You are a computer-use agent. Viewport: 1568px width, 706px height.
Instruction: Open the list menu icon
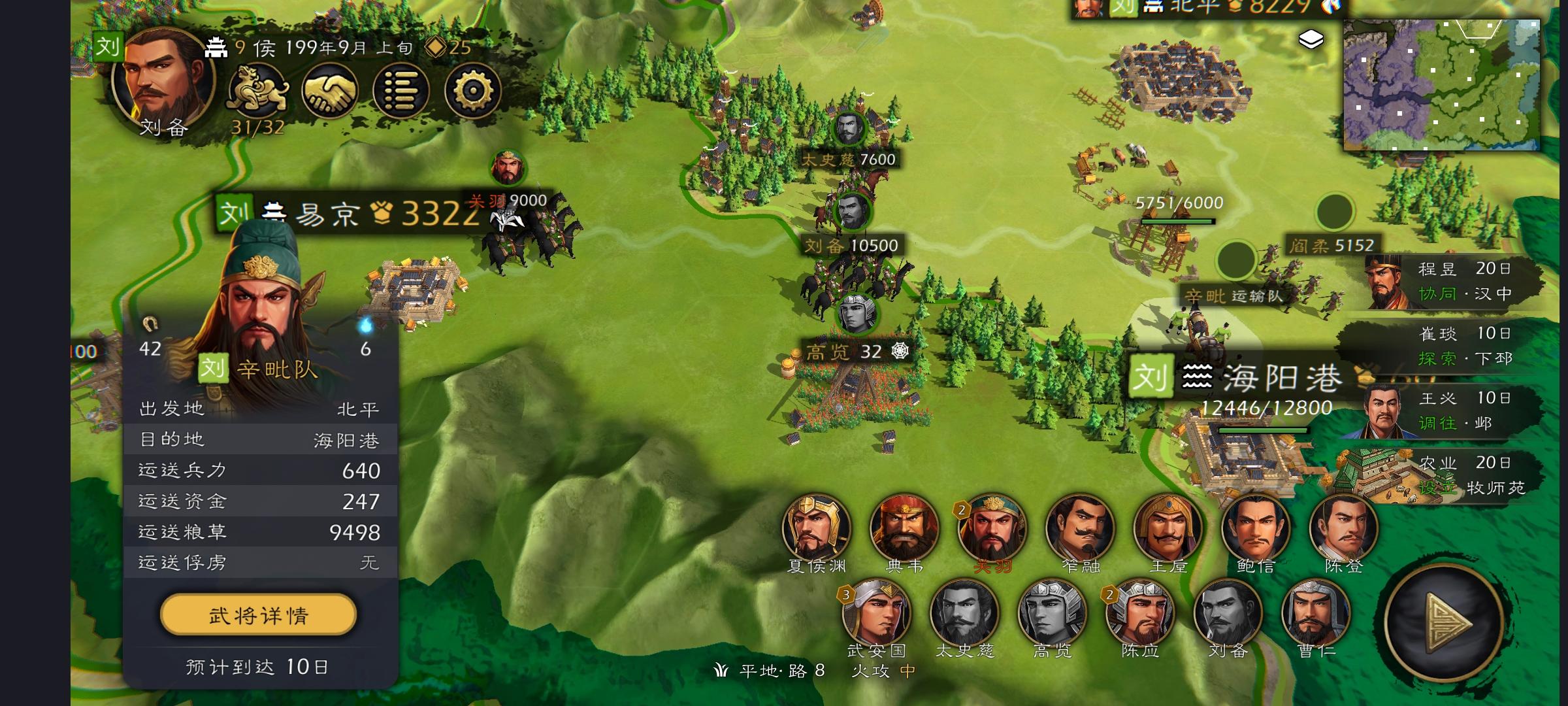click(400, 91)
